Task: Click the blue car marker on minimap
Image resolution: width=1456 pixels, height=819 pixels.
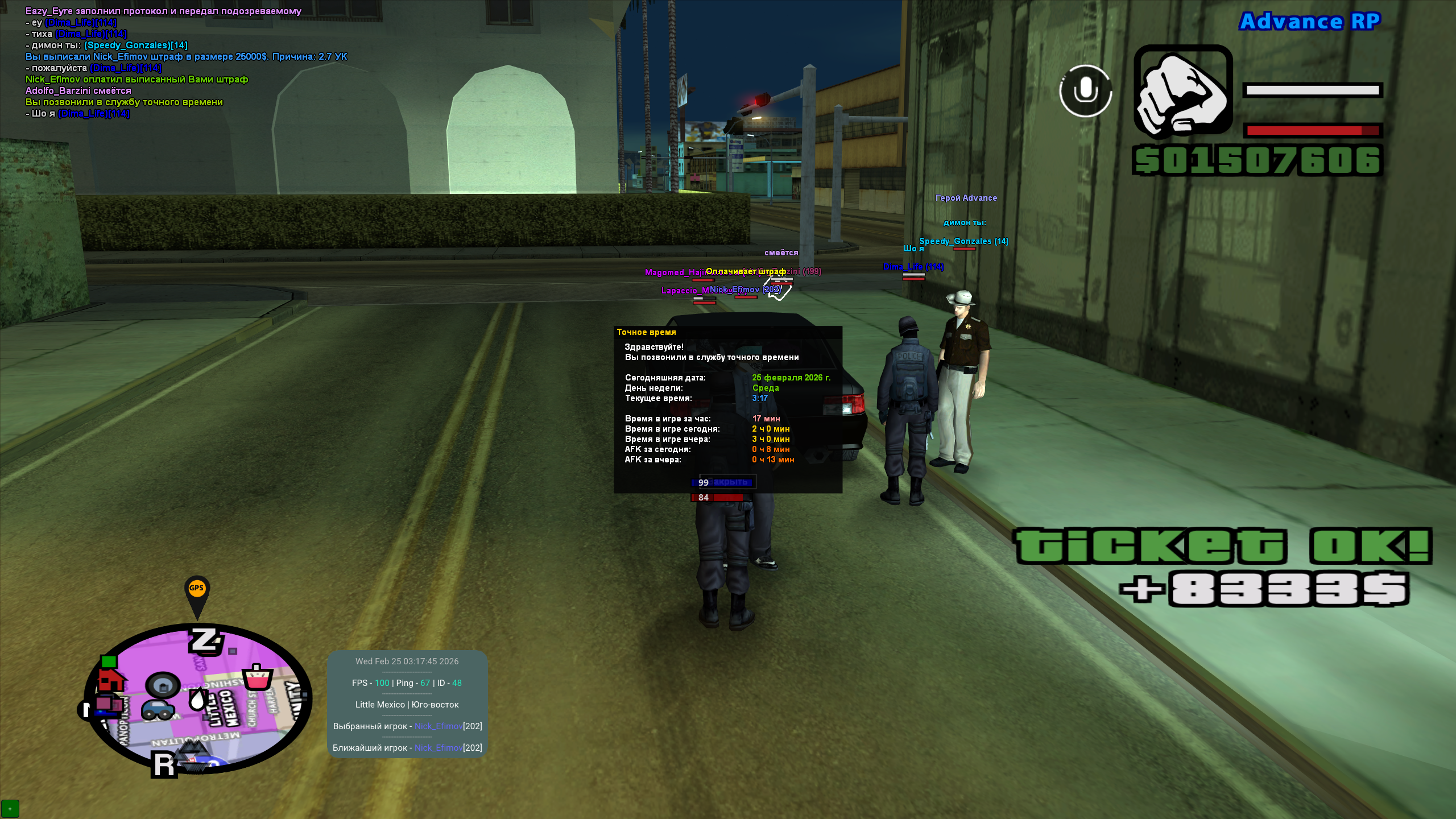Action: [158, 709]
